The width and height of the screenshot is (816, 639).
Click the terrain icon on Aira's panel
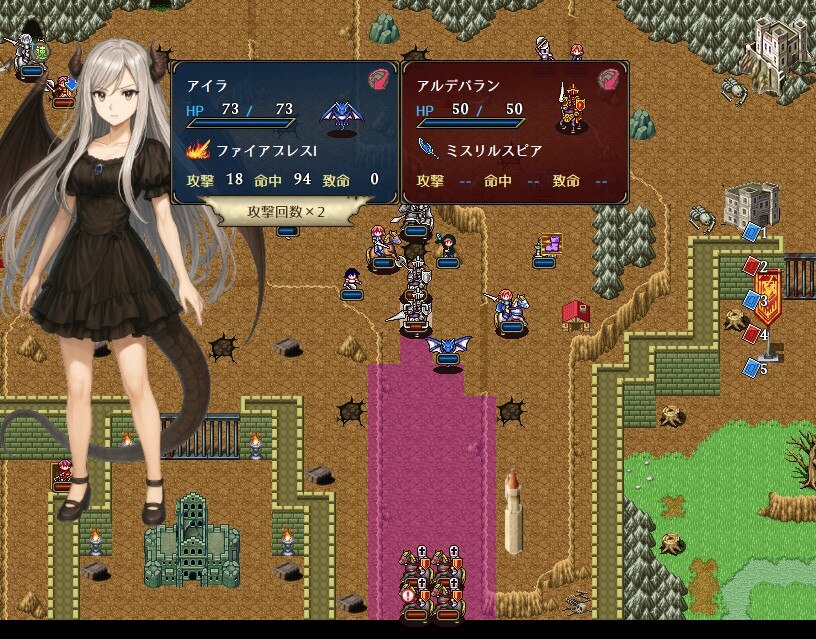(x=378, y=80)
